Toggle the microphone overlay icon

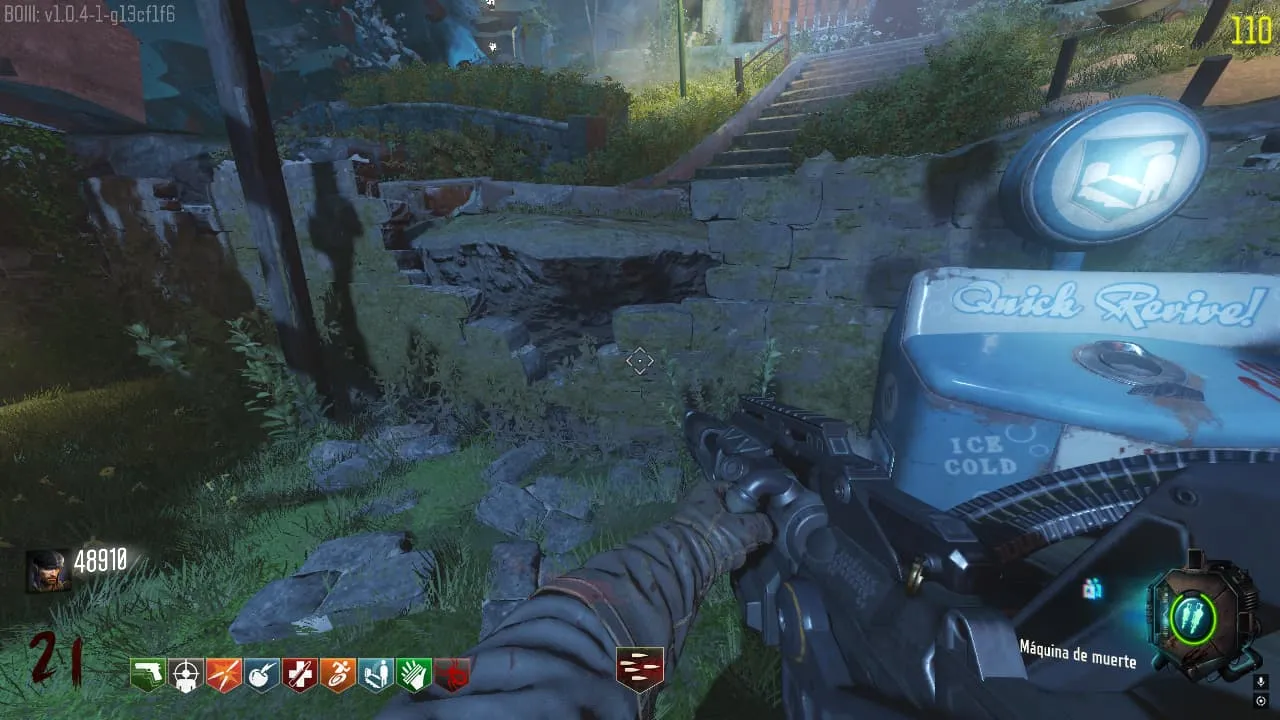pyautogui.click(x=1260, y=681)
